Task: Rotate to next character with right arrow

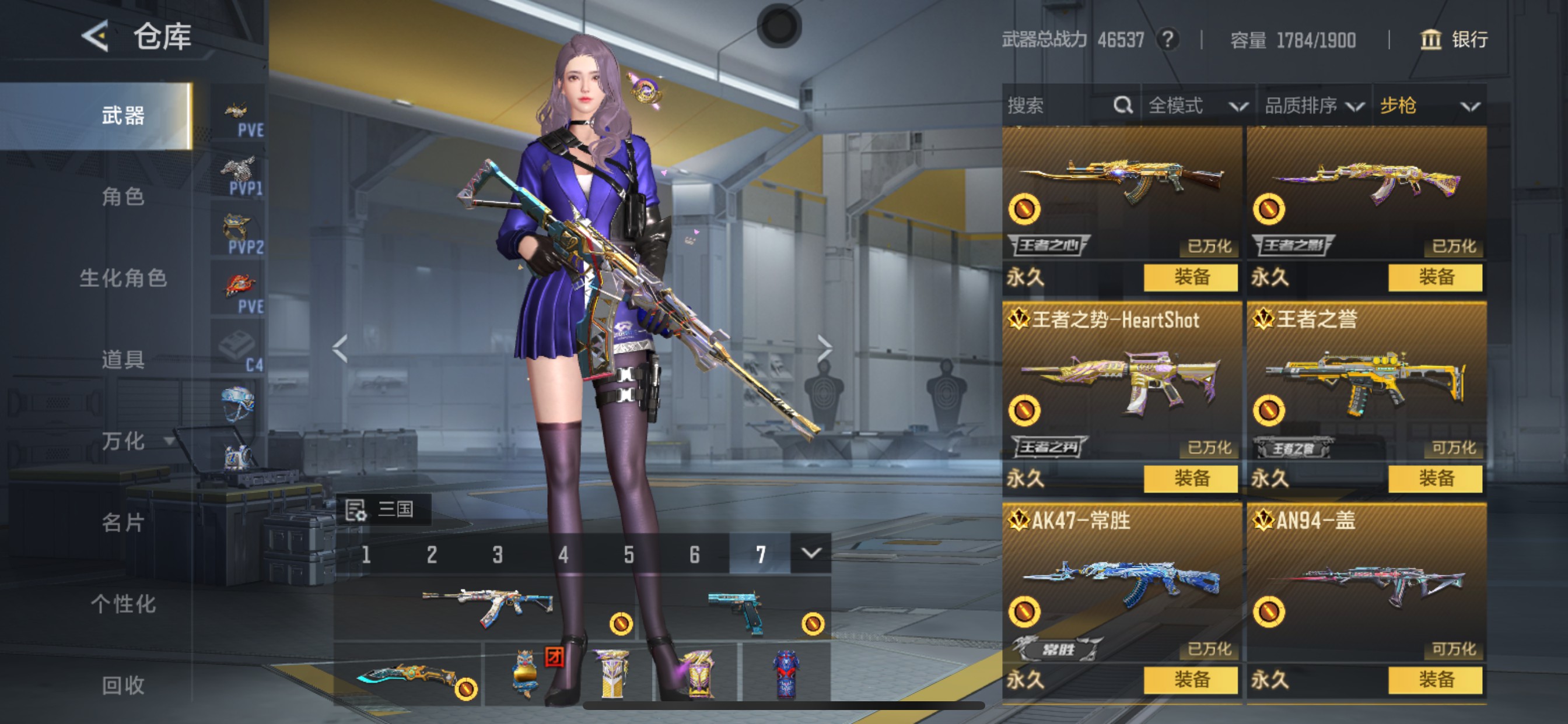Action: point(824,349)
